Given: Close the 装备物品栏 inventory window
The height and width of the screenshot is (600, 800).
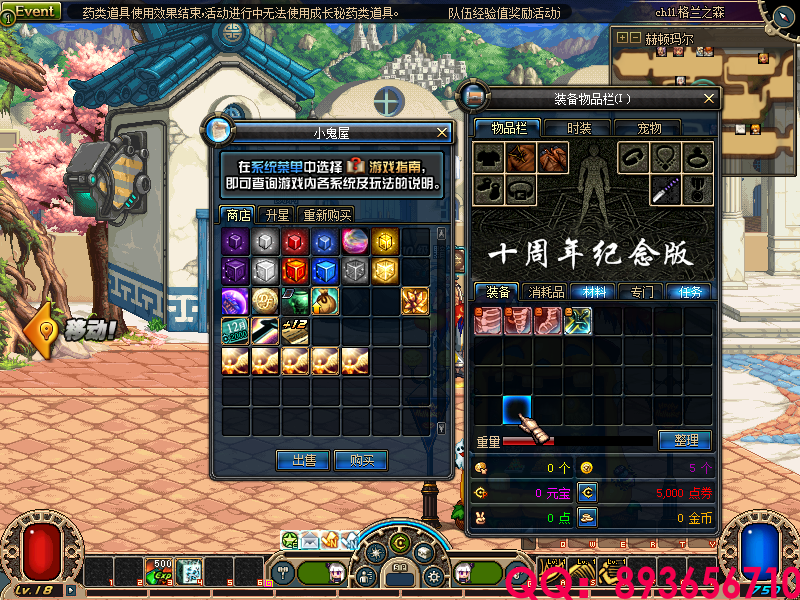Looking at the screenshot, I should pyautogui.click(x=710, y=99).
